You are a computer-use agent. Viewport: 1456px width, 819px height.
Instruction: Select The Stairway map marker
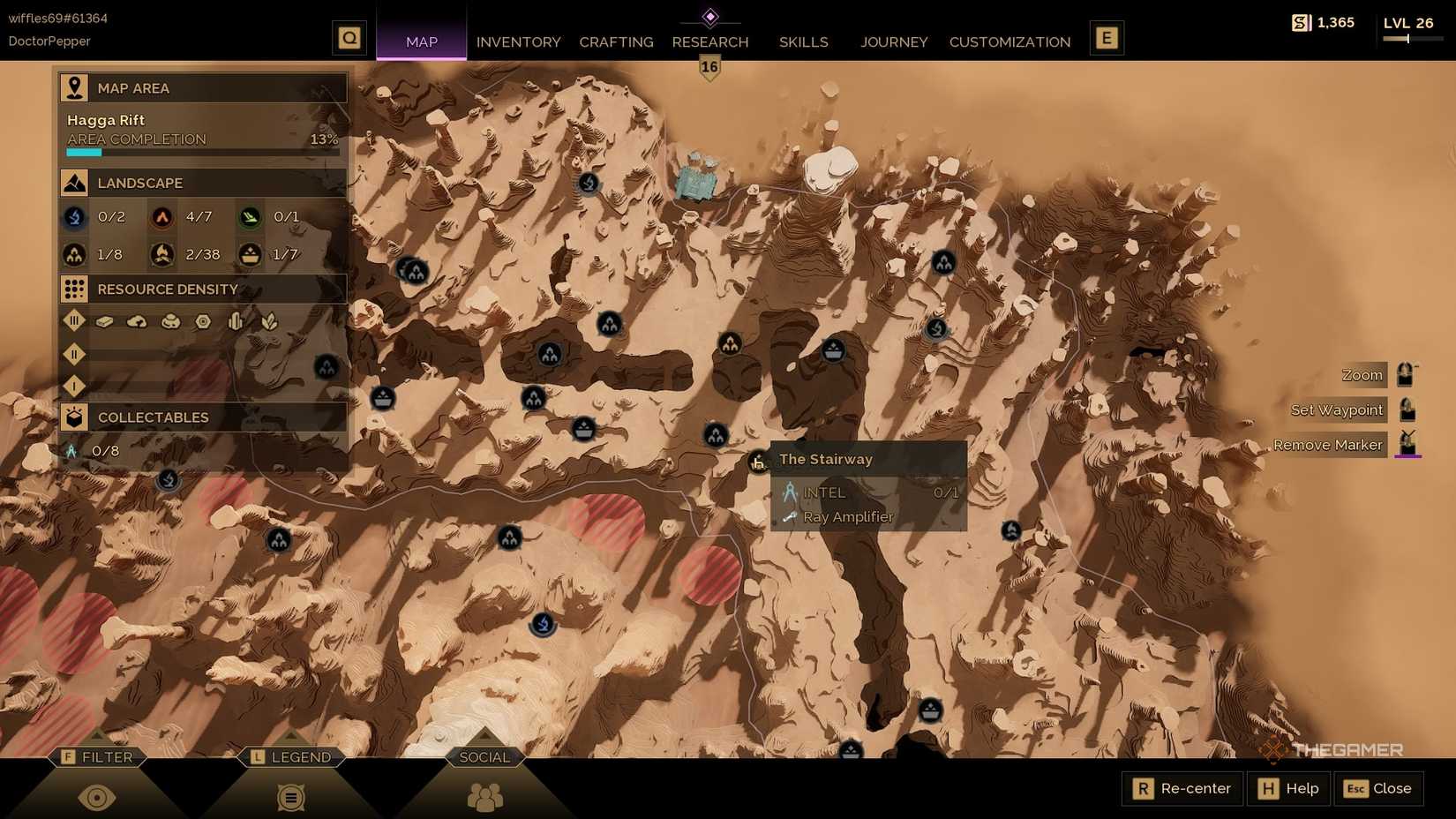(x=757, y=462)
